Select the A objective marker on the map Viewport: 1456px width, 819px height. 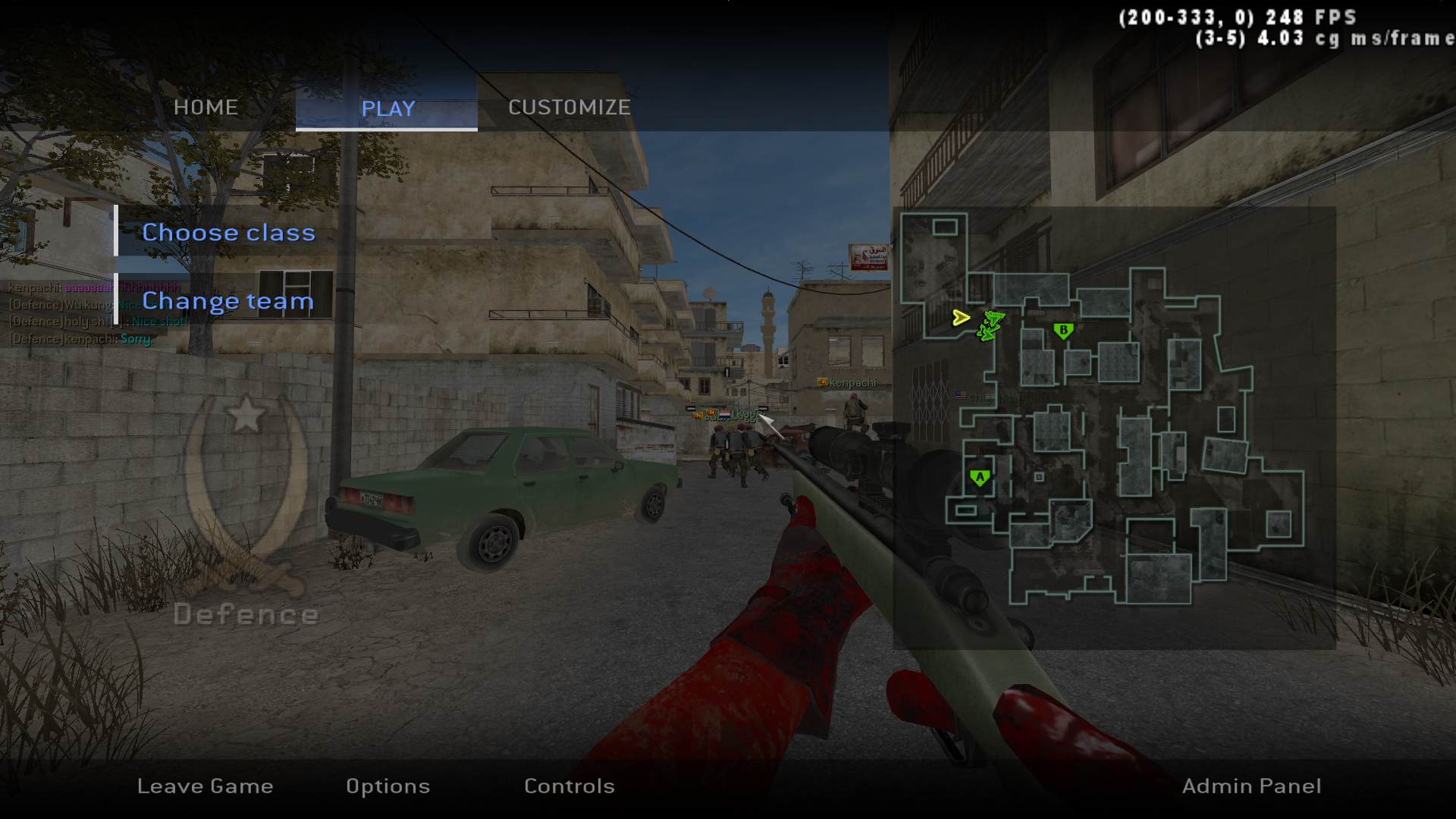(980, 478)
